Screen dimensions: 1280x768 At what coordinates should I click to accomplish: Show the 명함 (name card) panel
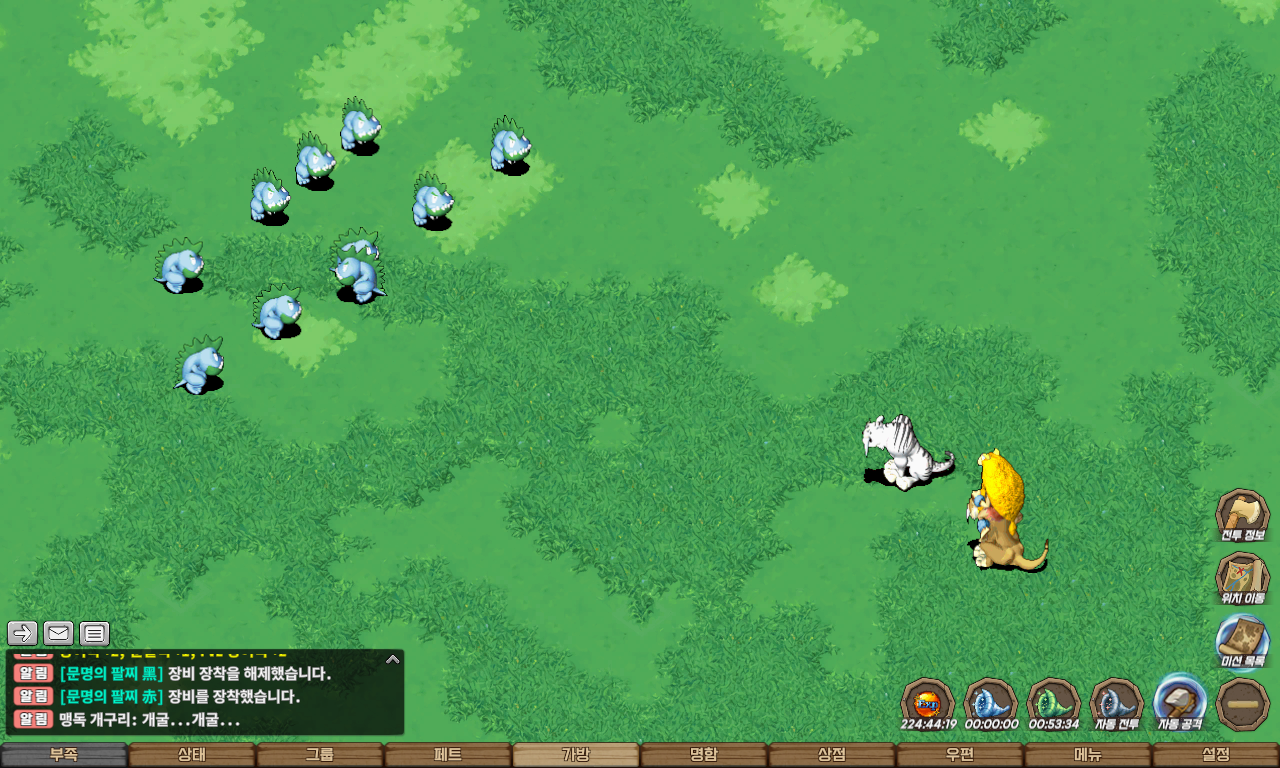[704, 755]
